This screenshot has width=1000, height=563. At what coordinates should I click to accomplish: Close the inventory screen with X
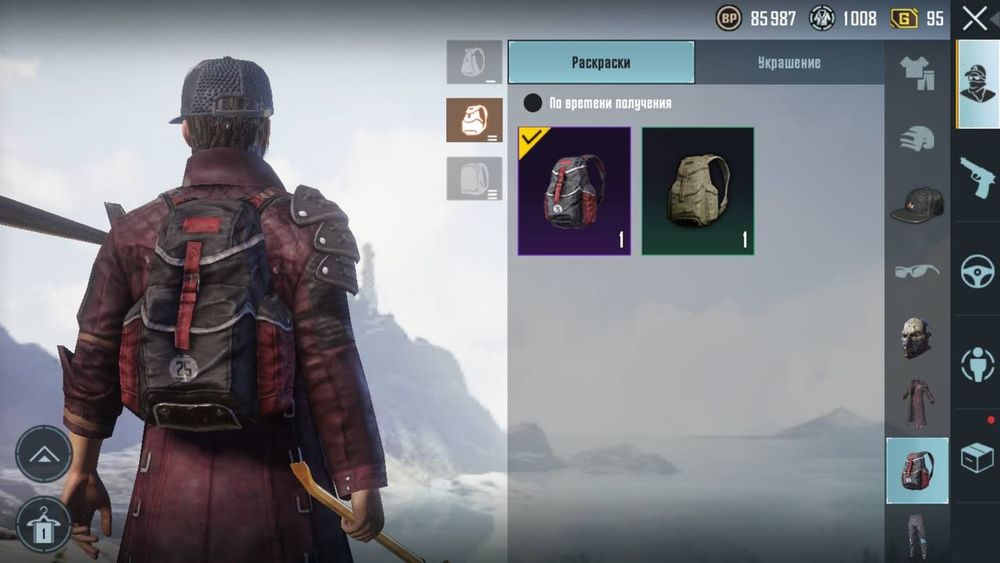coord(974,18)
